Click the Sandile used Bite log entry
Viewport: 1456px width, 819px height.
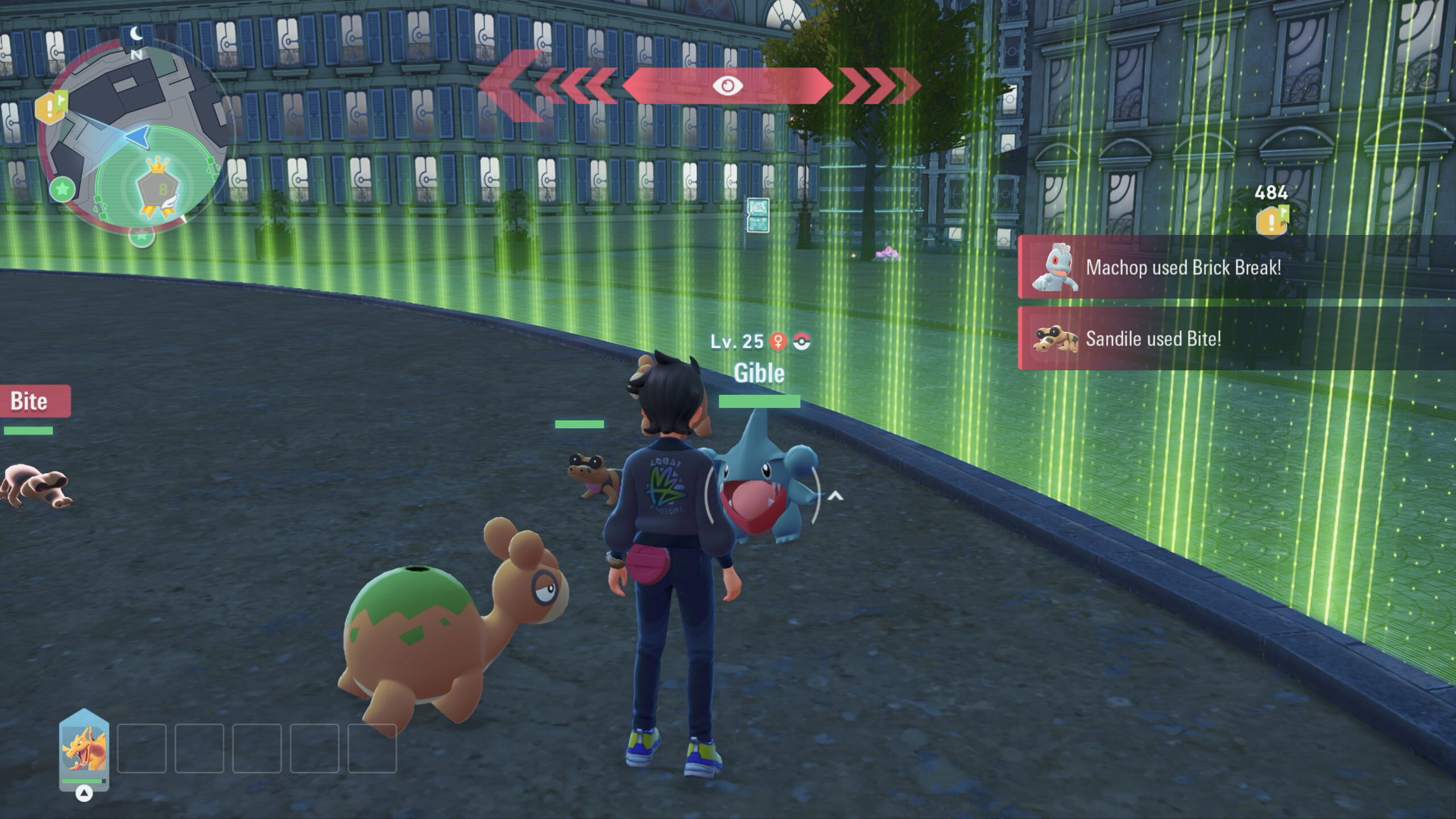[1234, 339]
